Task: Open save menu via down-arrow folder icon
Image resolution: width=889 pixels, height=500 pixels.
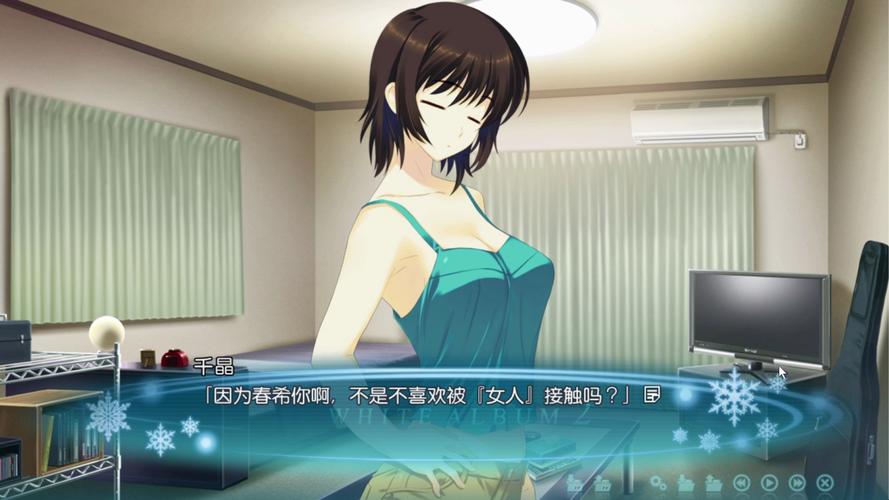Action: 686,483
